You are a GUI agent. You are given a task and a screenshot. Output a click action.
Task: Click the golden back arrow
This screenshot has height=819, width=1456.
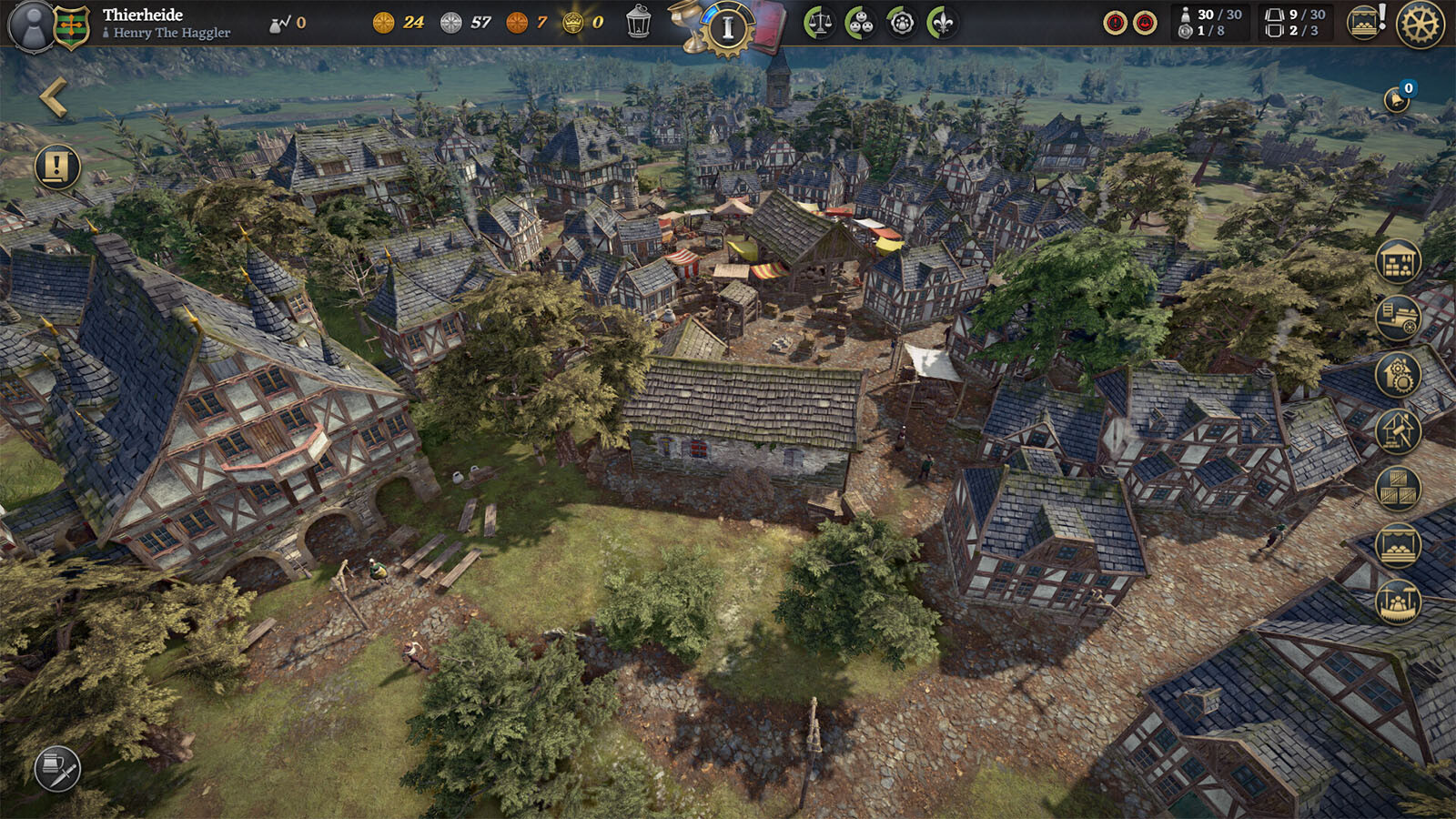[54, 97]
